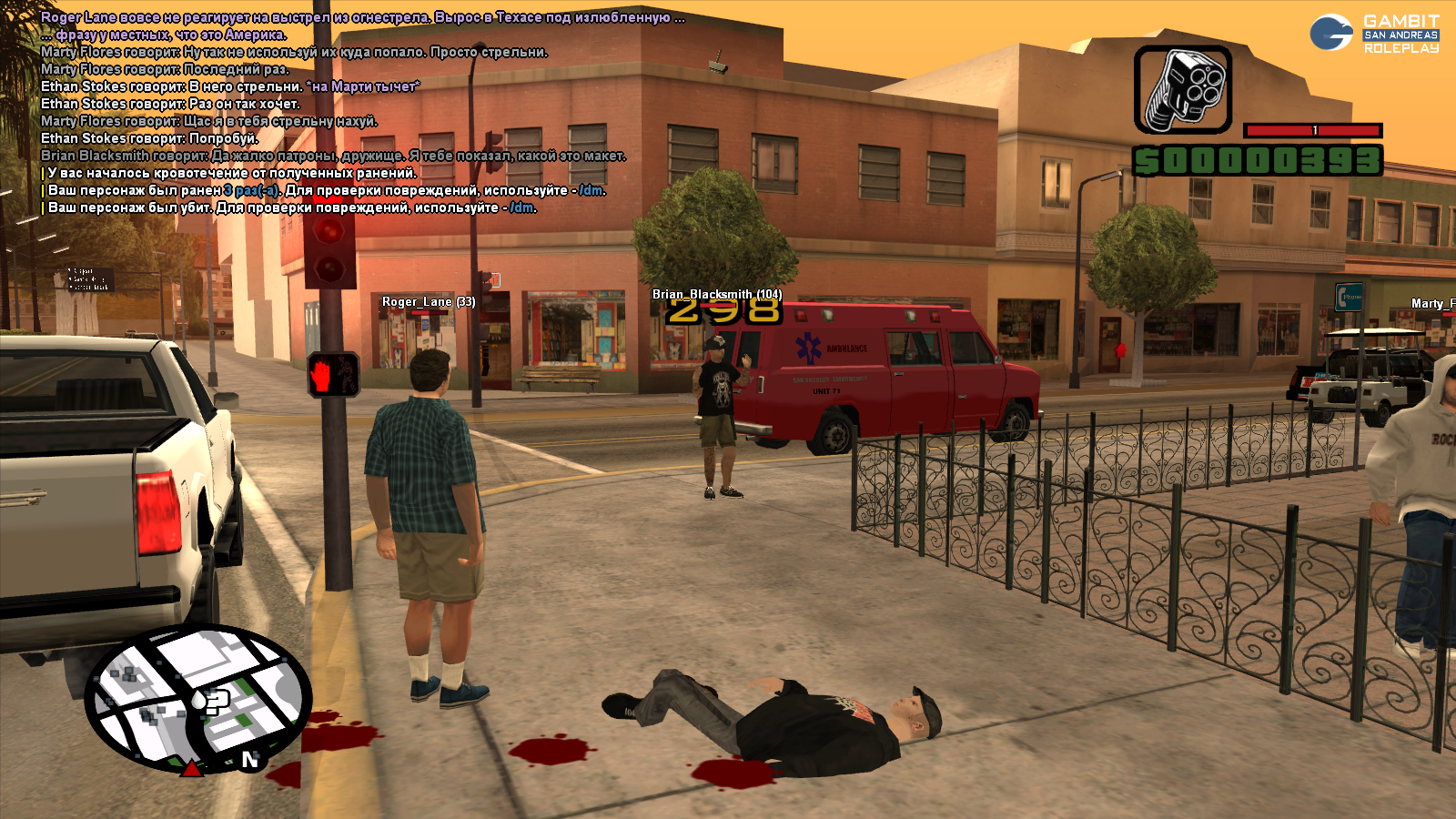Select the north marker on the minimap
Image resolution: width=1456 pixels, height=819 pixels.
tap(250, 759)
